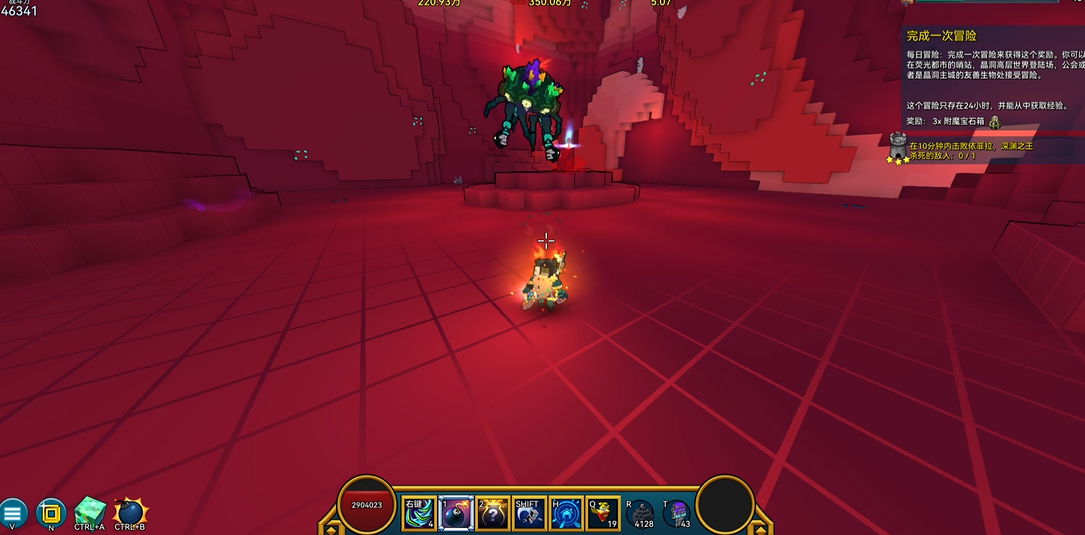Click the enchanted gem box reward icon
The image size is (1085, 535).
[x=994, y=121]
